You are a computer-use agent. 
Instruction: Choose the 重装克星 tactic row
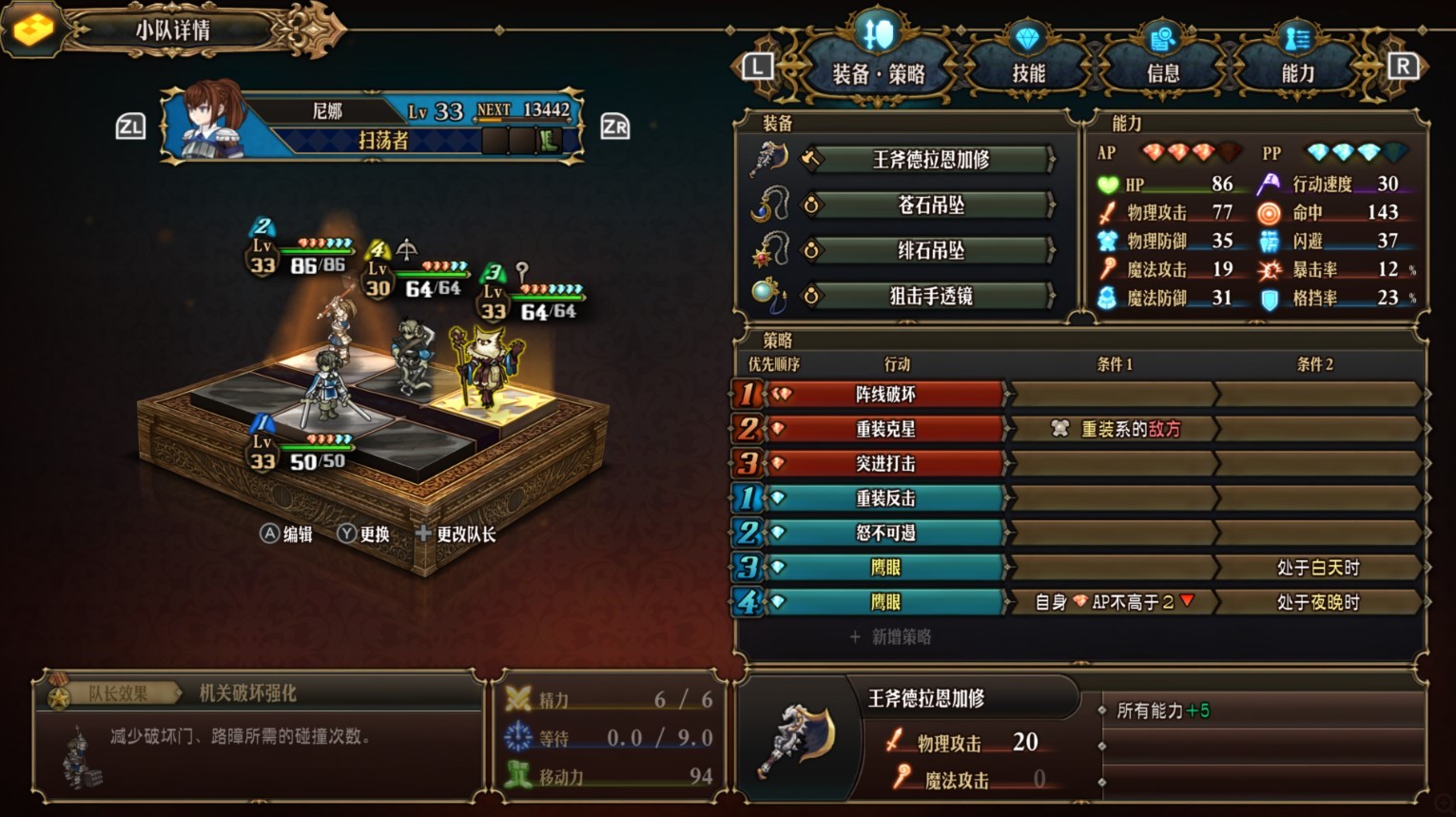click(x=884, y=429)
